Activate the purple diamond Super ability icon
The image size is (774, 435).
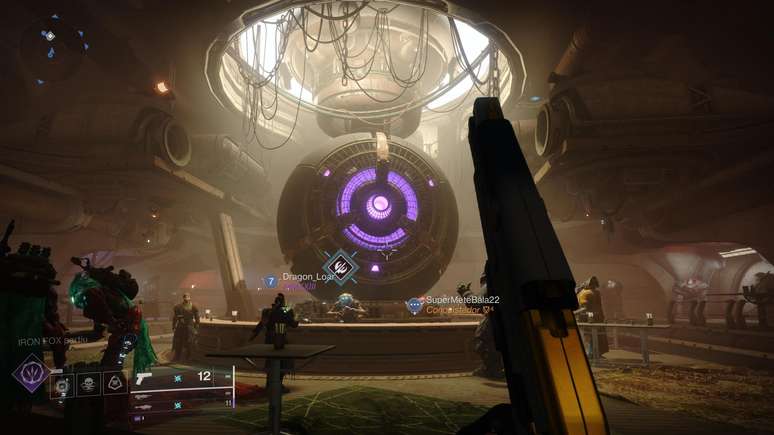point(29,374)
